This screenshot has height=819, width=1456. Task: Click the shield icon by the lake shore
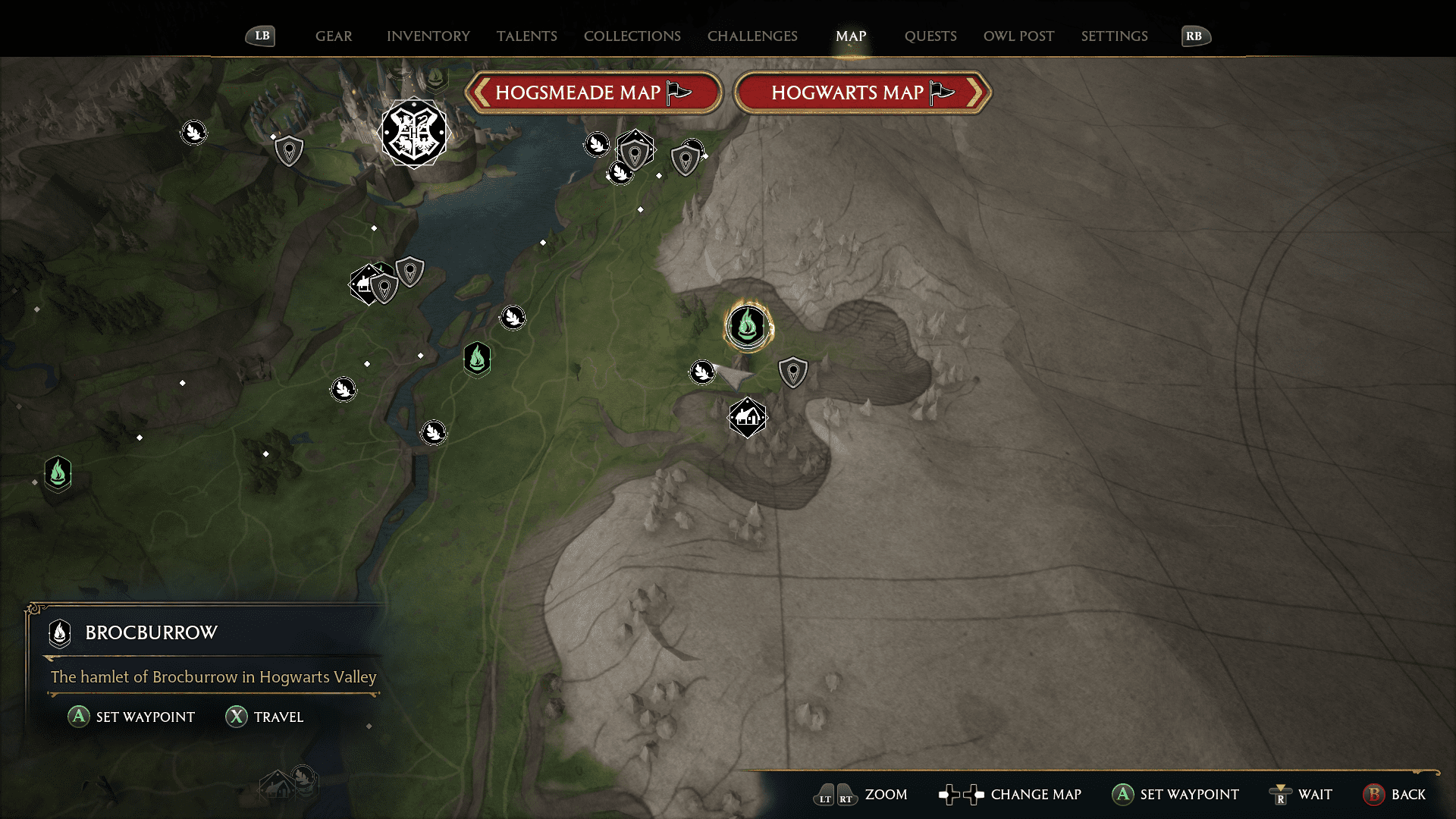[x=409, y=272]
